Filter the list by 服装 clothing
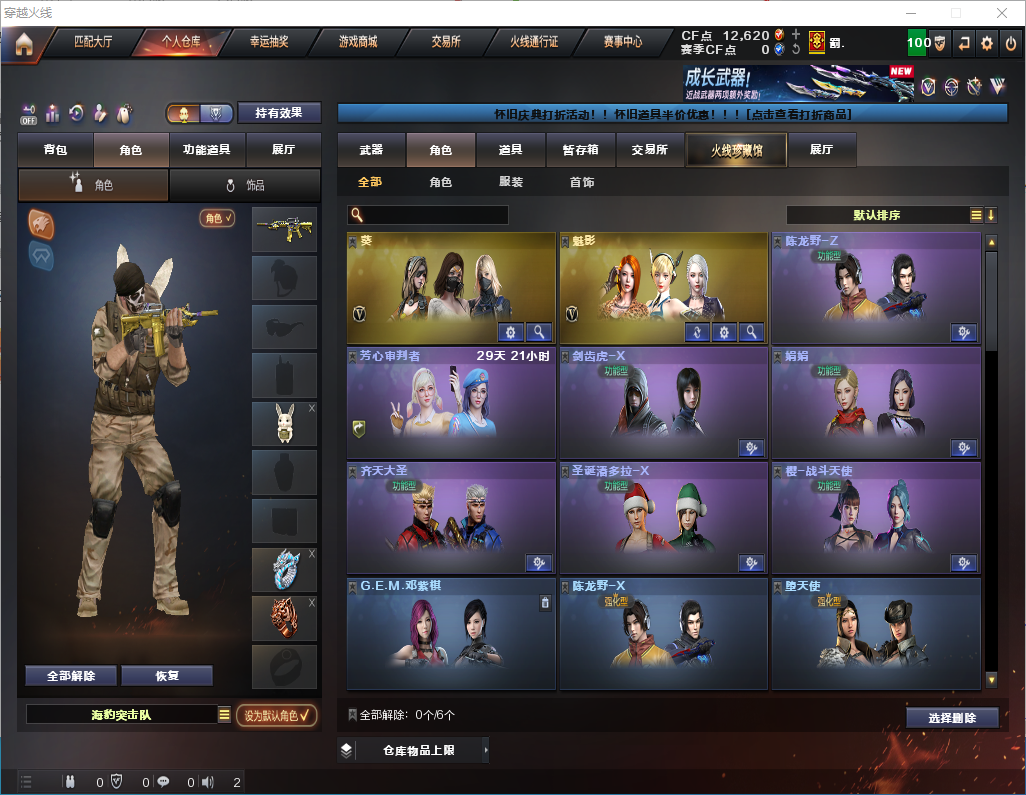Viewport: 1026px width, 795px height. pyautogui.click(x=511, y=182)
